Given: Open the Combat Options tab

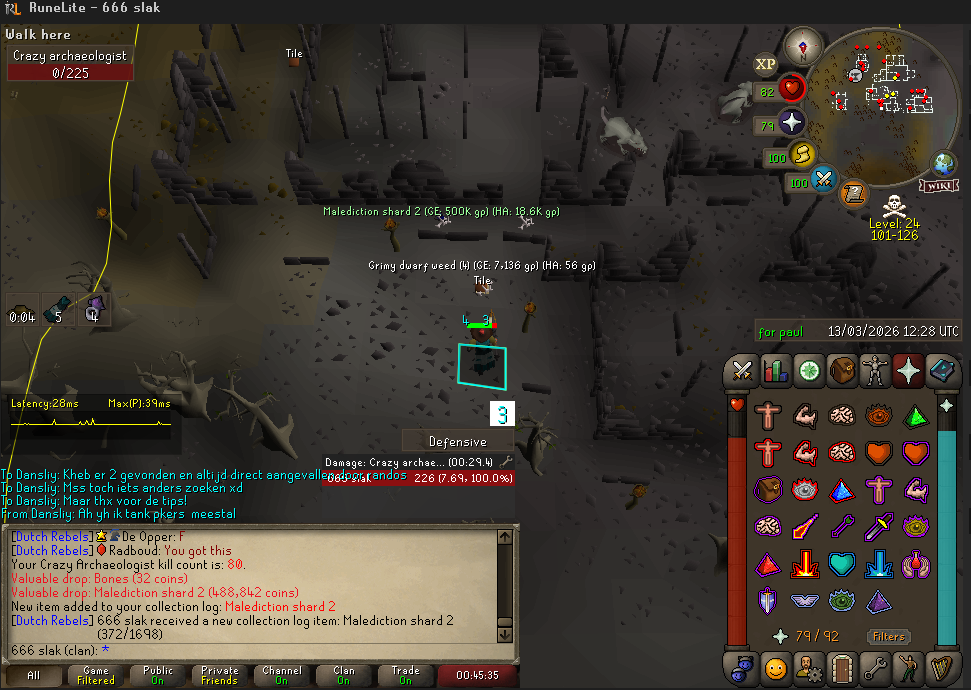Looking at the screenshot, I should tap(743, 370).
